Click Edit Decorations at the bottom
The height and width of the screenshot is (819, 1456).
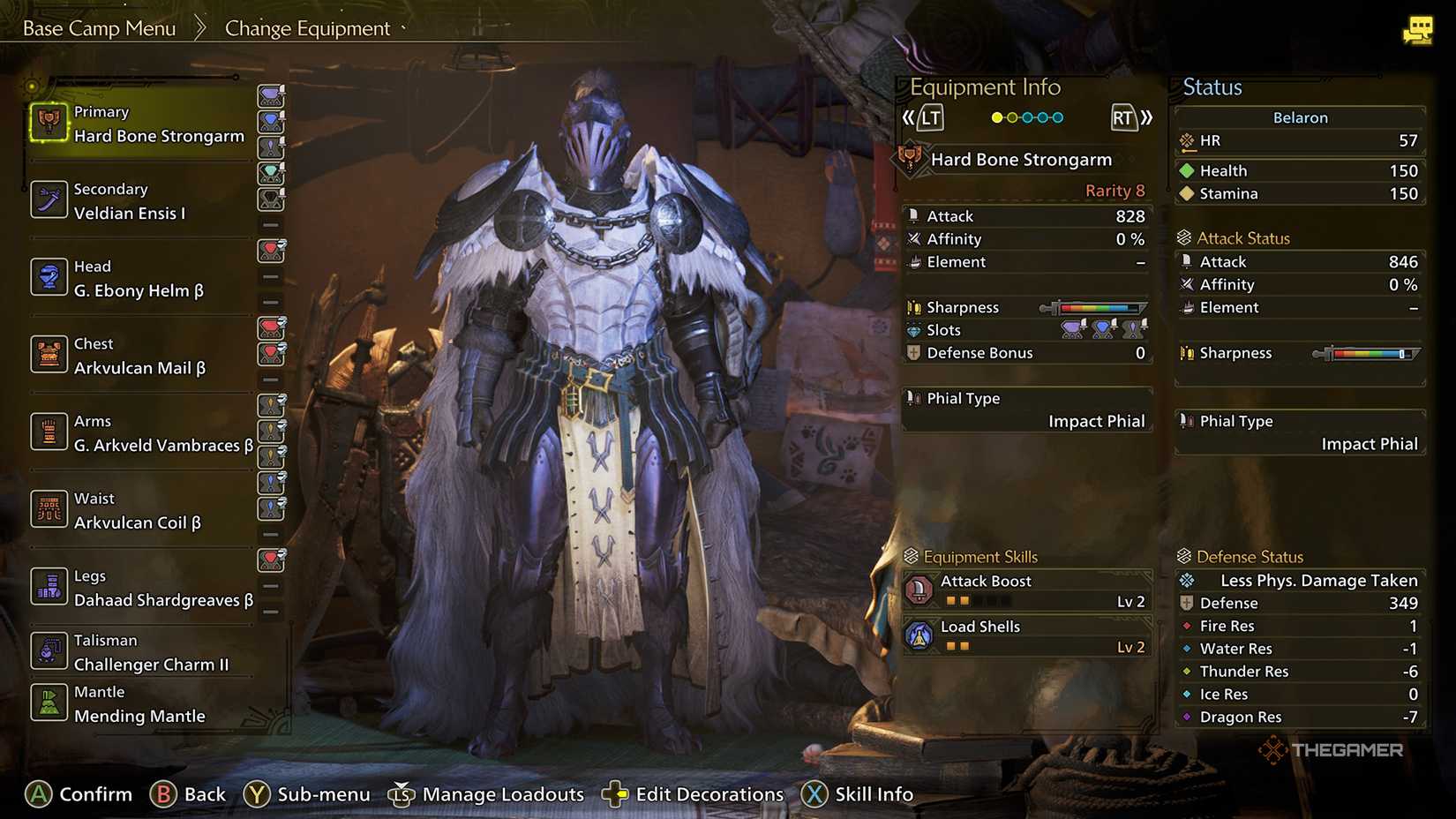(706, 793)
